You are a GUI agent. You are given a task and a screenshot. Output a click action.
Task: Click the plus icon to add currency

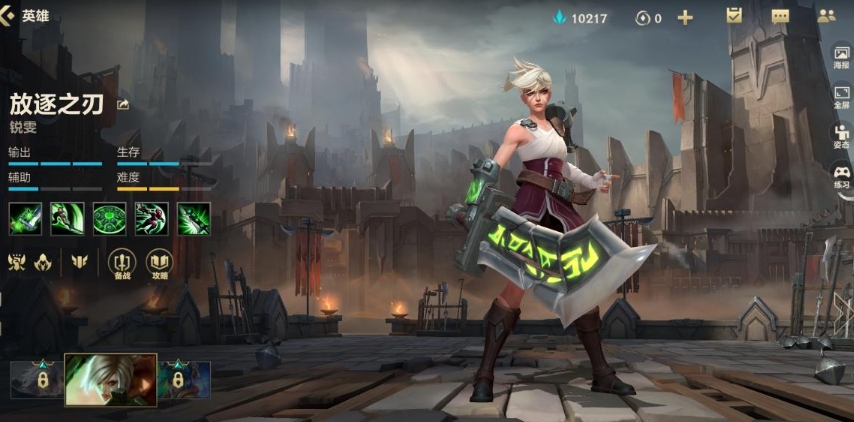(685, 17)
